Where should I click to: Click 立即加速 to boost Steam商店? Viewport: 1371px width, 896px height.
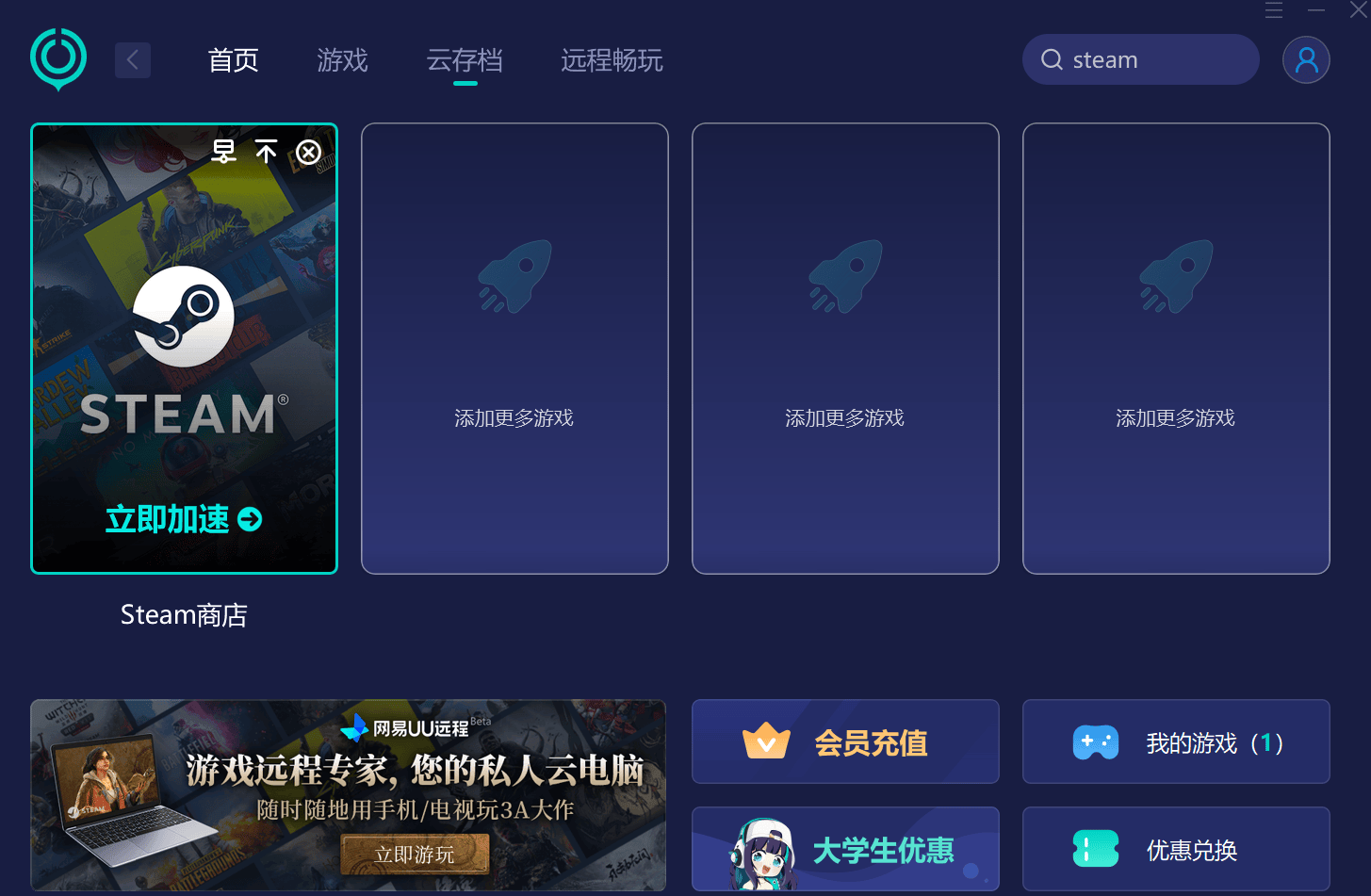click(183, 519)
